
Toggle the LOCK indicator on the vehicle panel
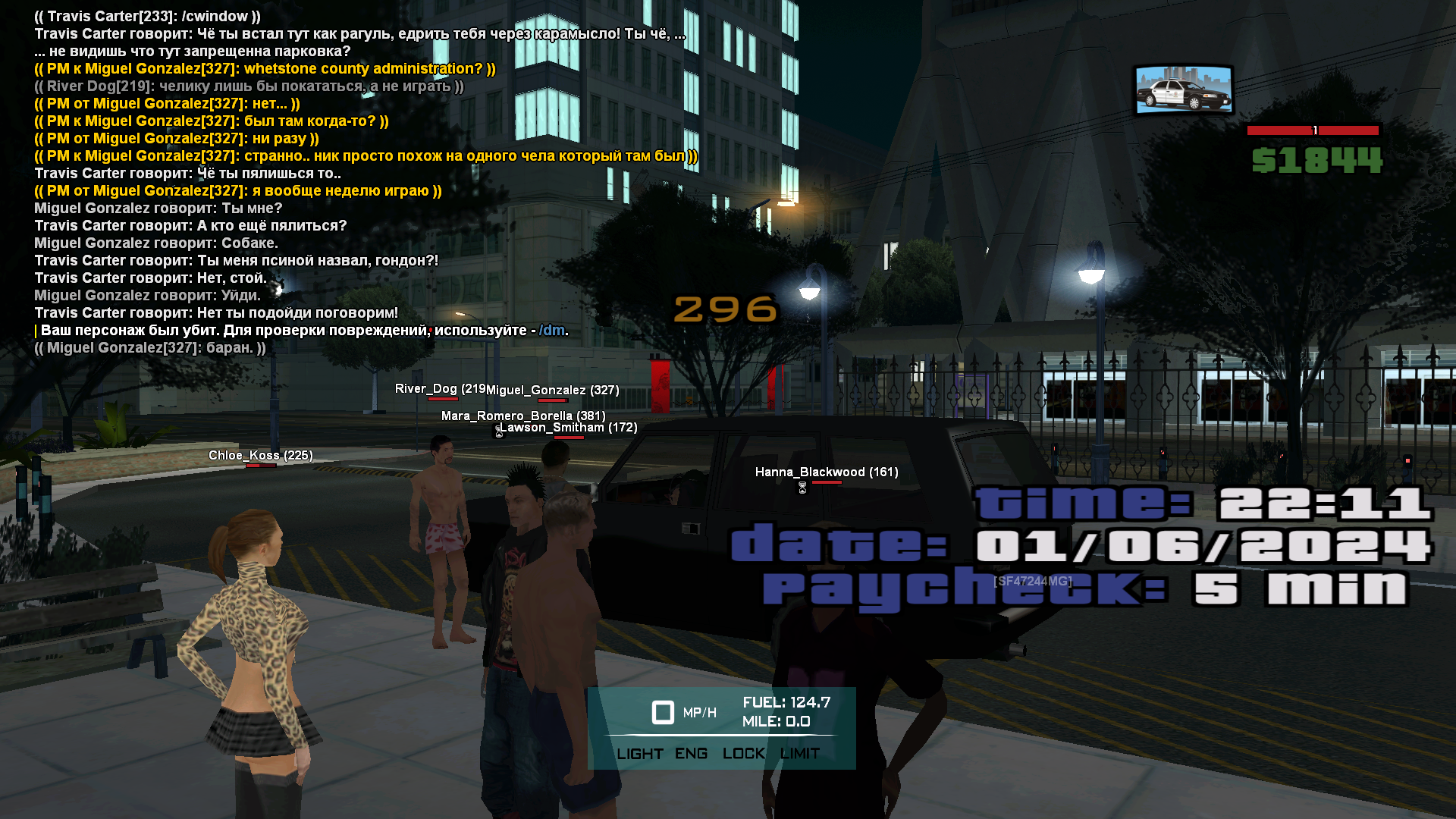(743, 754)
